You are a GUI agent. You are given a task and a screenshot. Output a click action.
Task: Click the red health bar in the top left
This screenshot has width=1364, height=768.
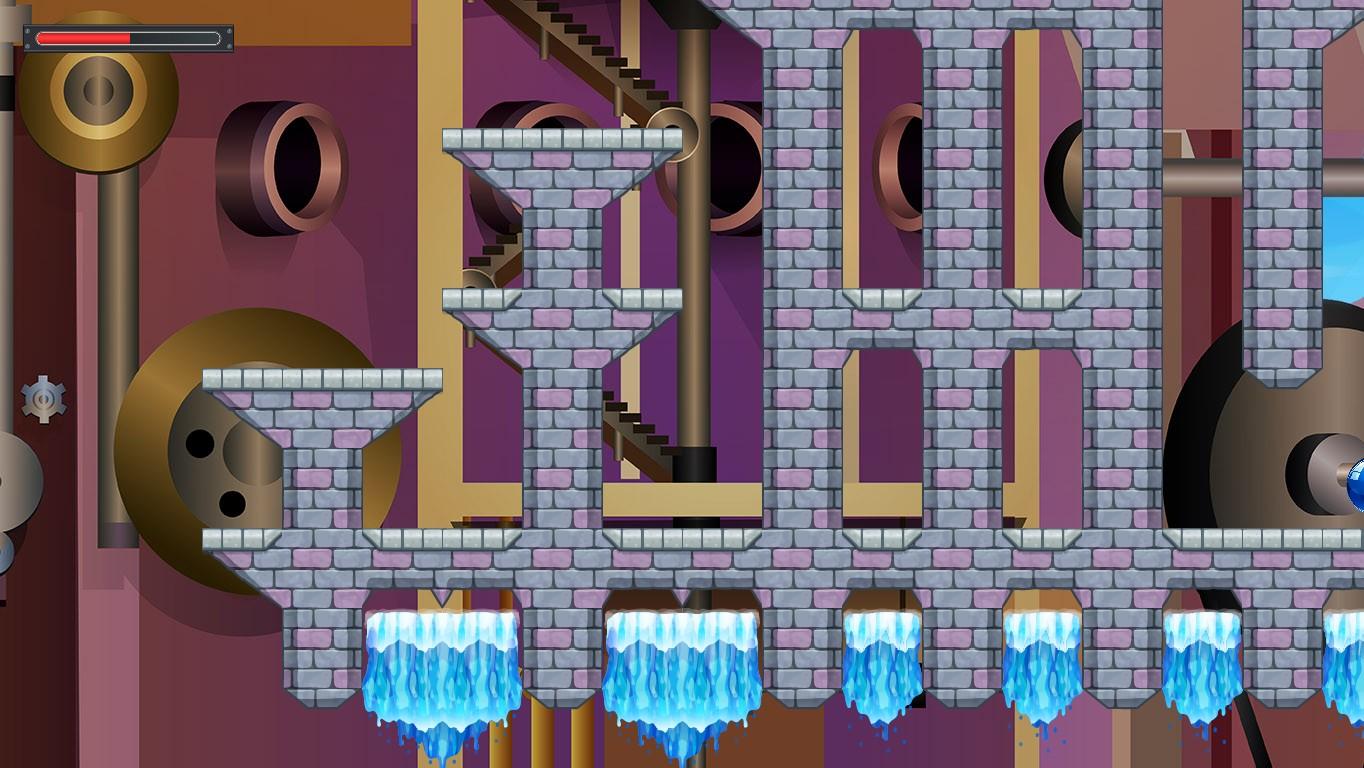pos(85,38)
